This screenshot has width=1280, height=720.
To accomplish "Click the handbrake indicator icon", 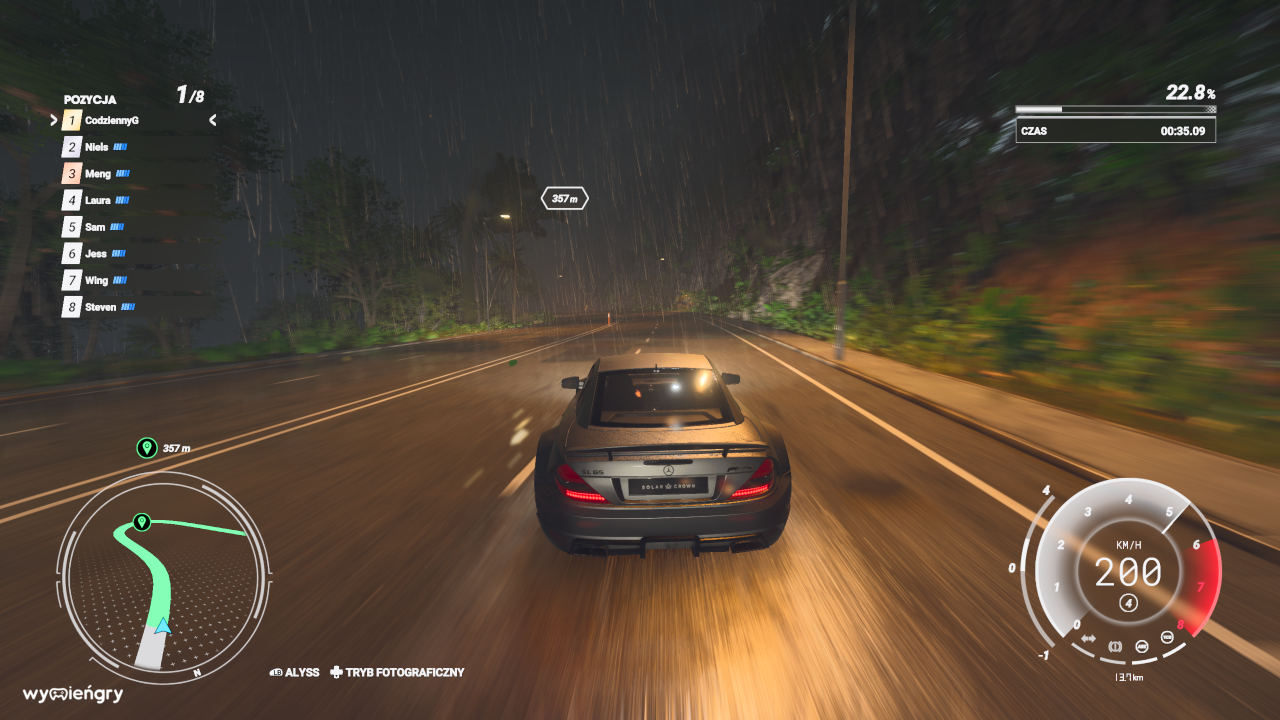I will click(1115, 647).
